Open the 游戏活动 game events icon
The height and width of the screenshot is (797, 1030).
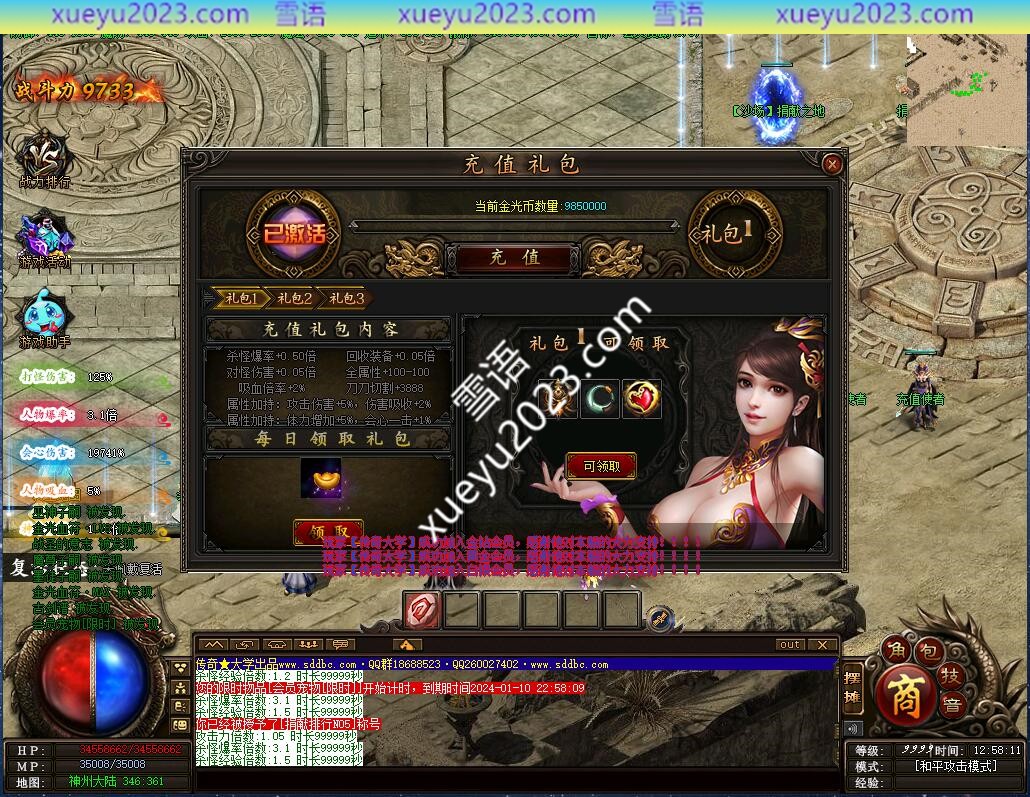tap(44, 238)
